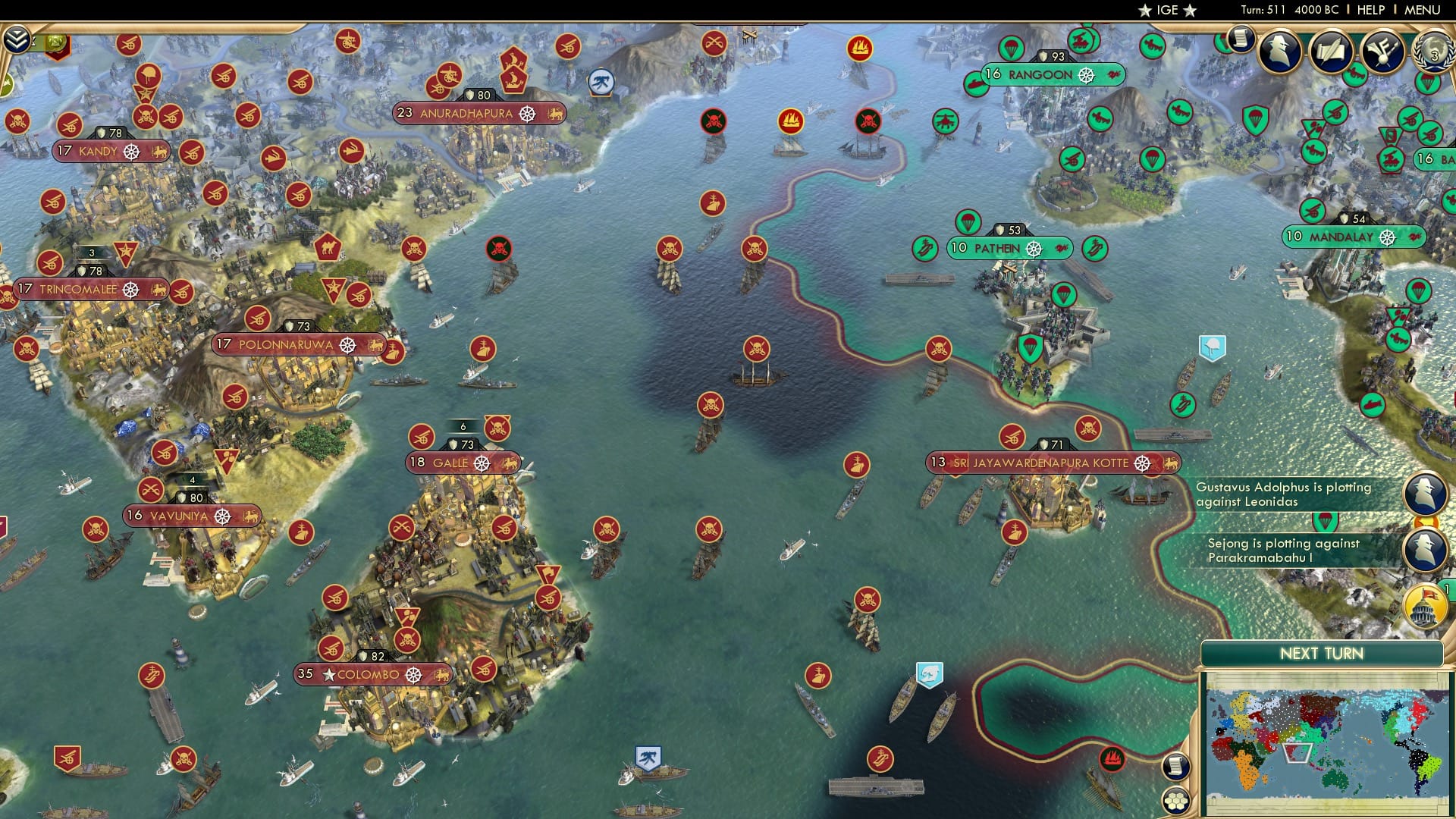1456x819 pixels.
Task: Open the Espionage Overview spy icon
Action: point(1280,53)
